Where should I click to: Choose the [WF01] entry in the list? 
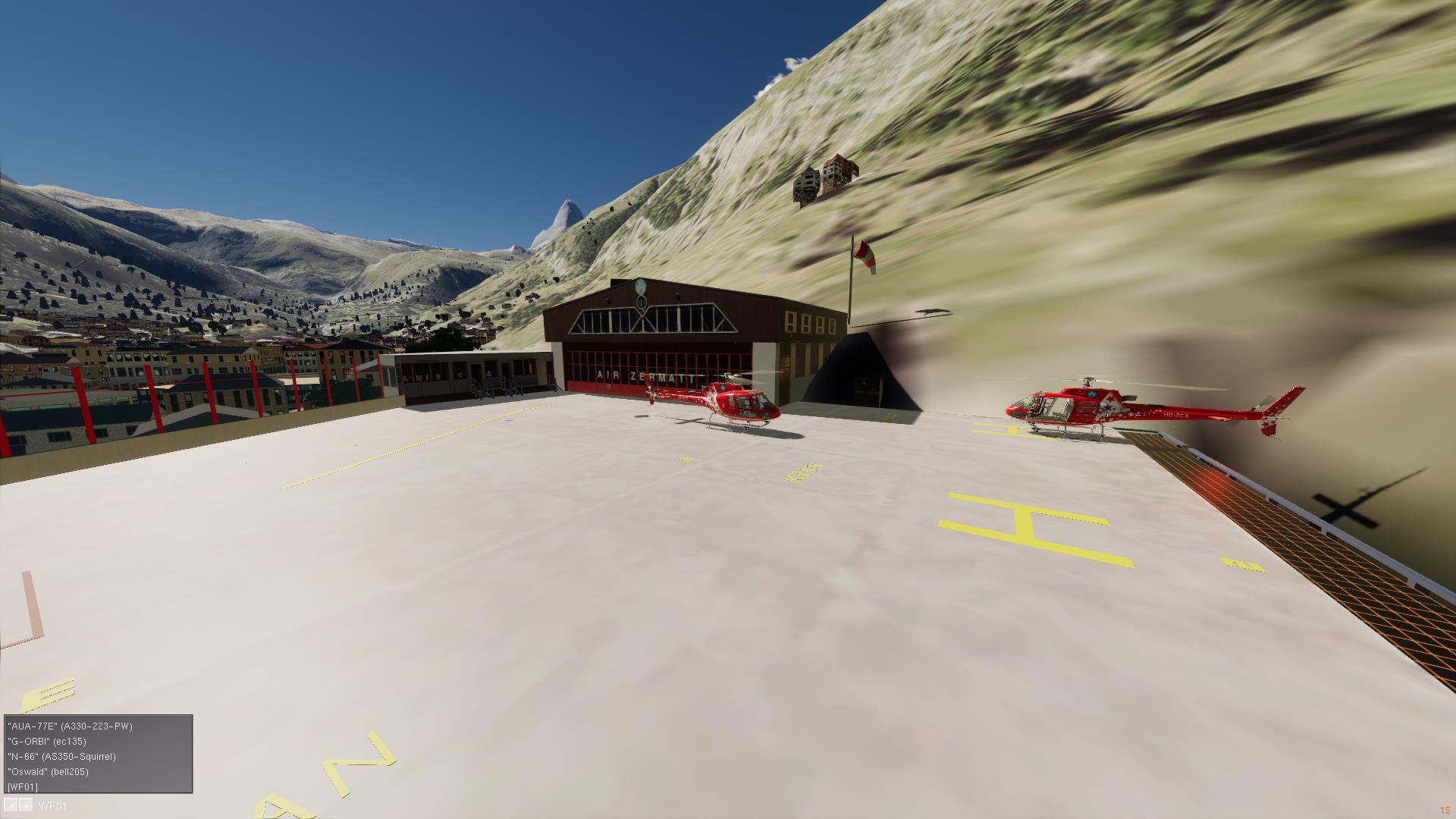[22, 787]
